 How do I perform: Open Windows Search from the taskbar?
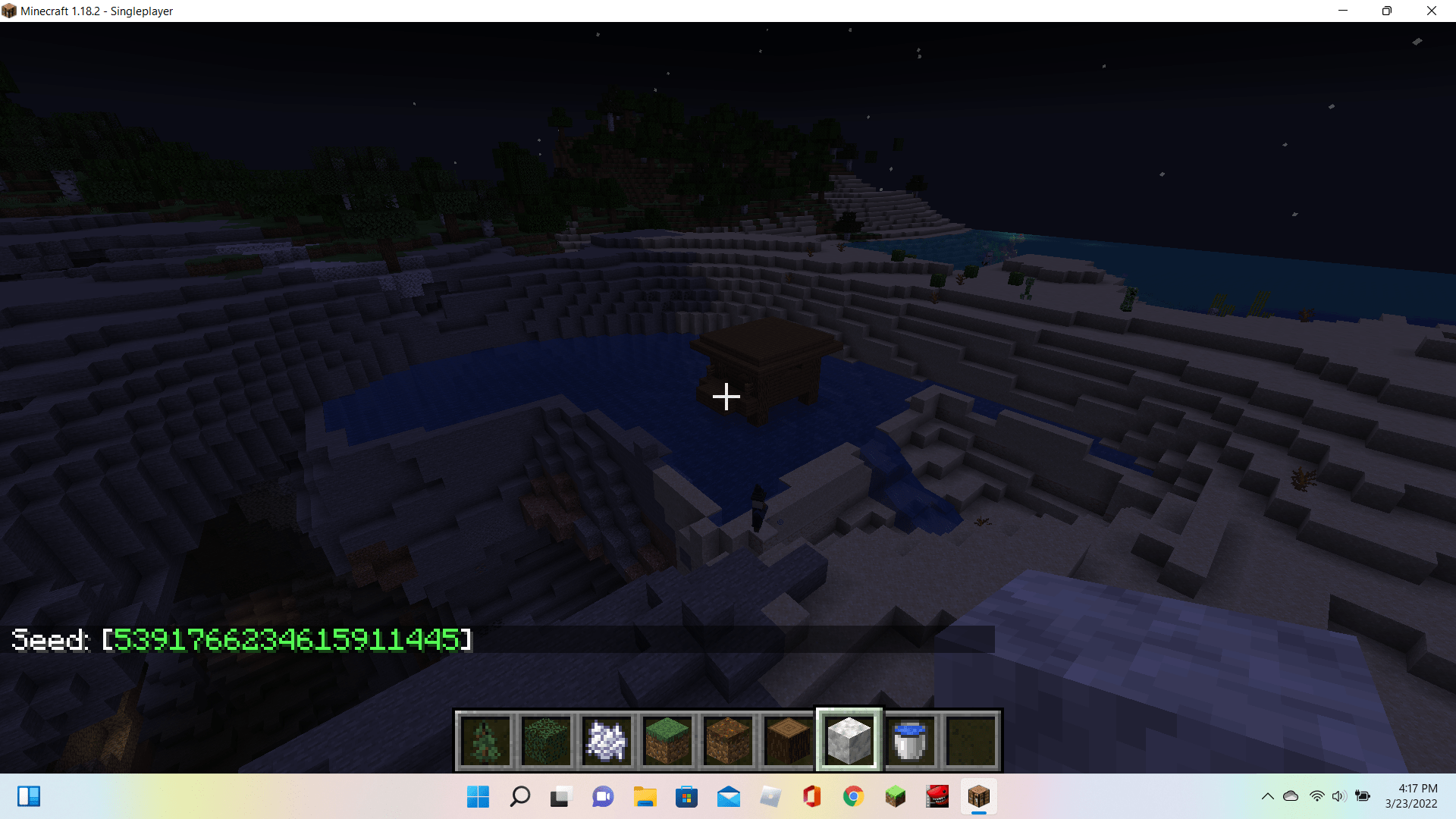[520, 797]
